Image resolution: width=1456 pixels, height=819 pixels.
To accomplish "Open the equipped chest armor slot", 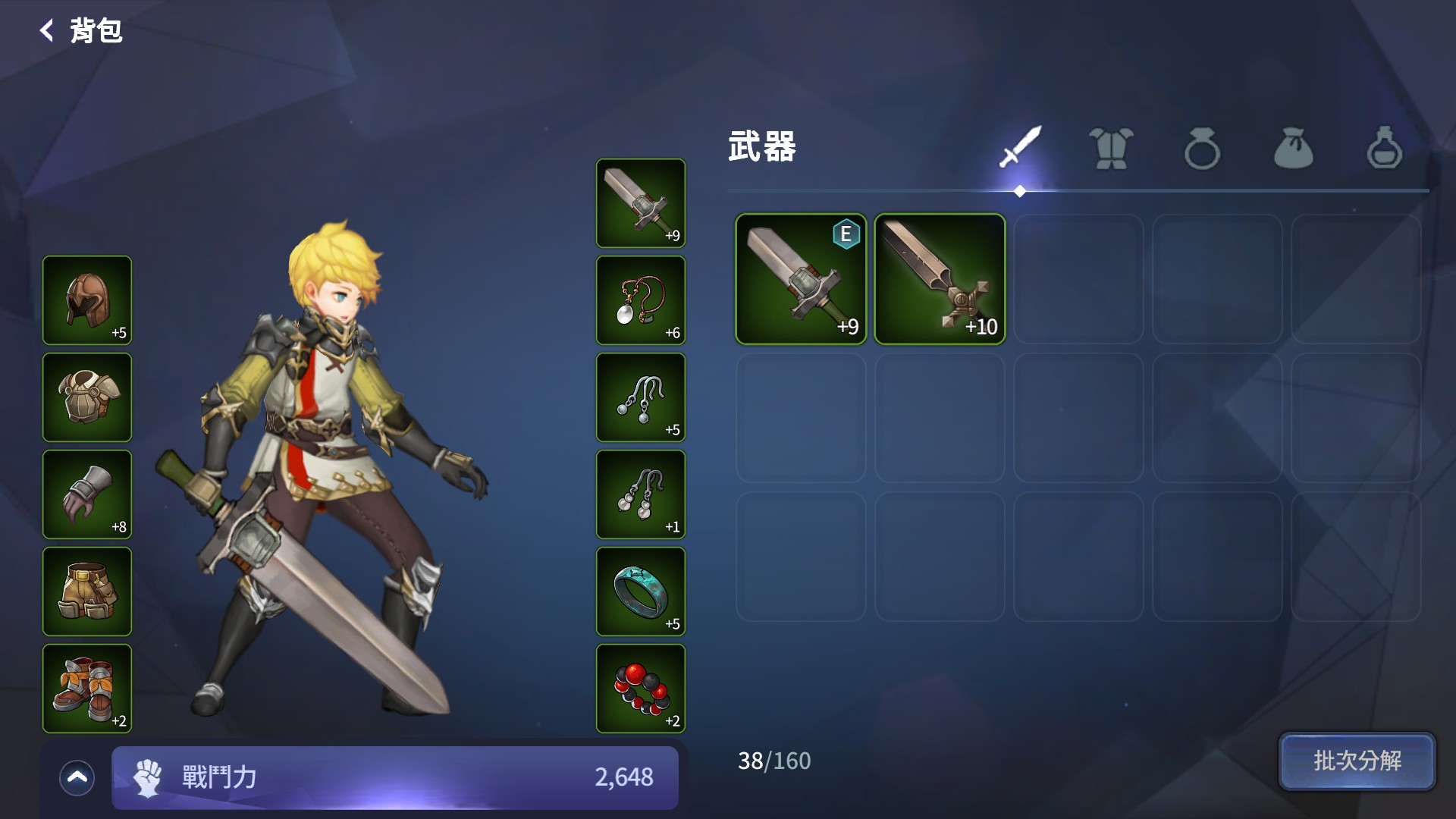I will click(87, 397).
